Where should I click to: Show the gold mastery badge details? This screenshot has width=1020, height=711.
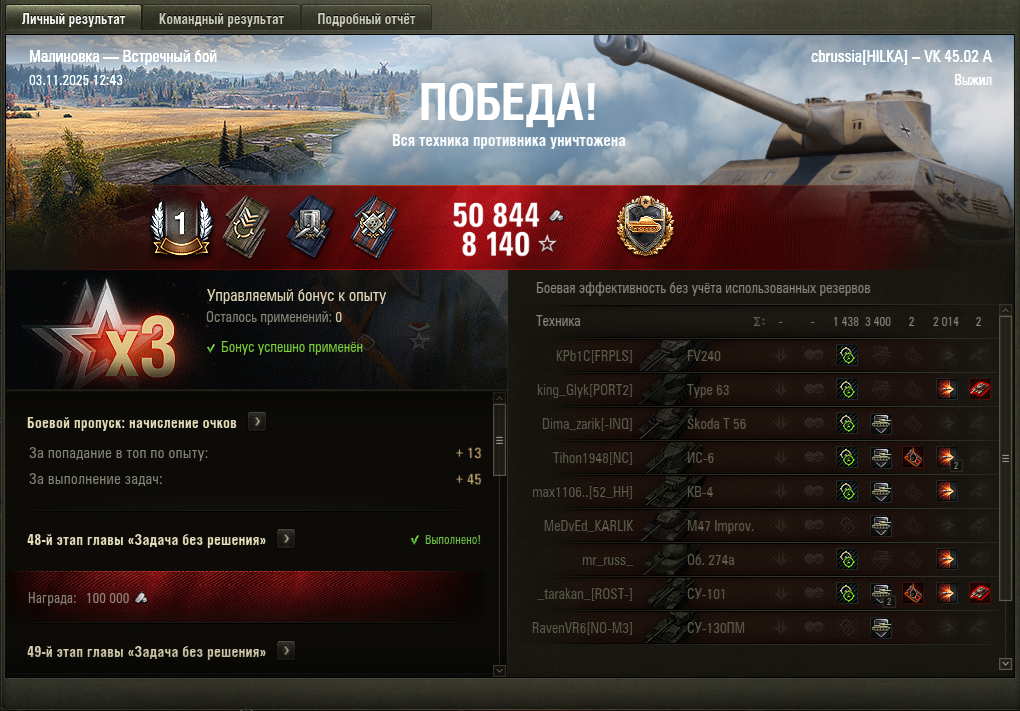pyautogui.click(x=645, y=225)
